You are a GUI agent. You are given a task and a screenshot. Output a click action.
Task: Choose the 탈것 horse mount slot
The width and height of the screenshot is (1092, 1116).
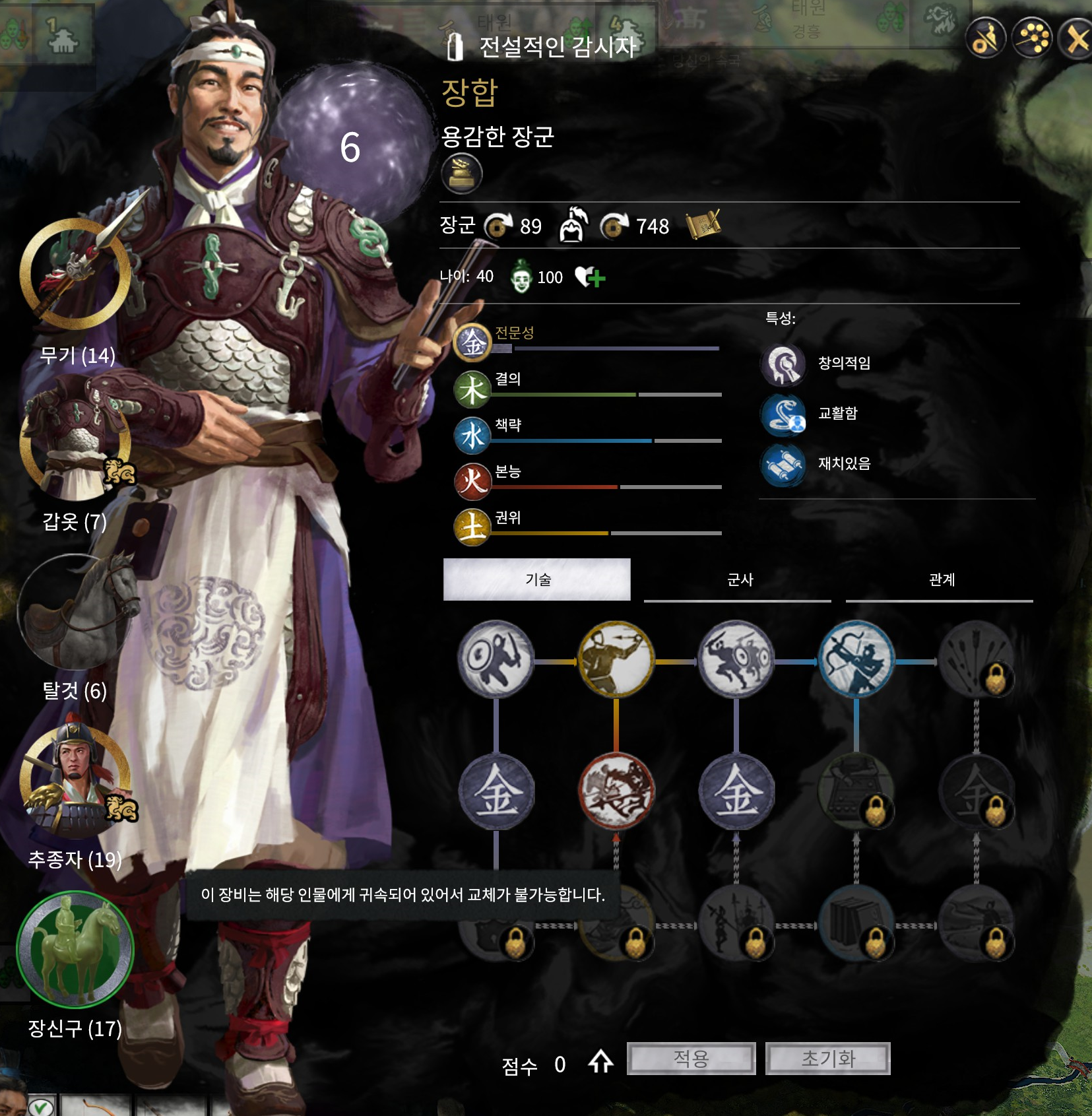[75, 612]
